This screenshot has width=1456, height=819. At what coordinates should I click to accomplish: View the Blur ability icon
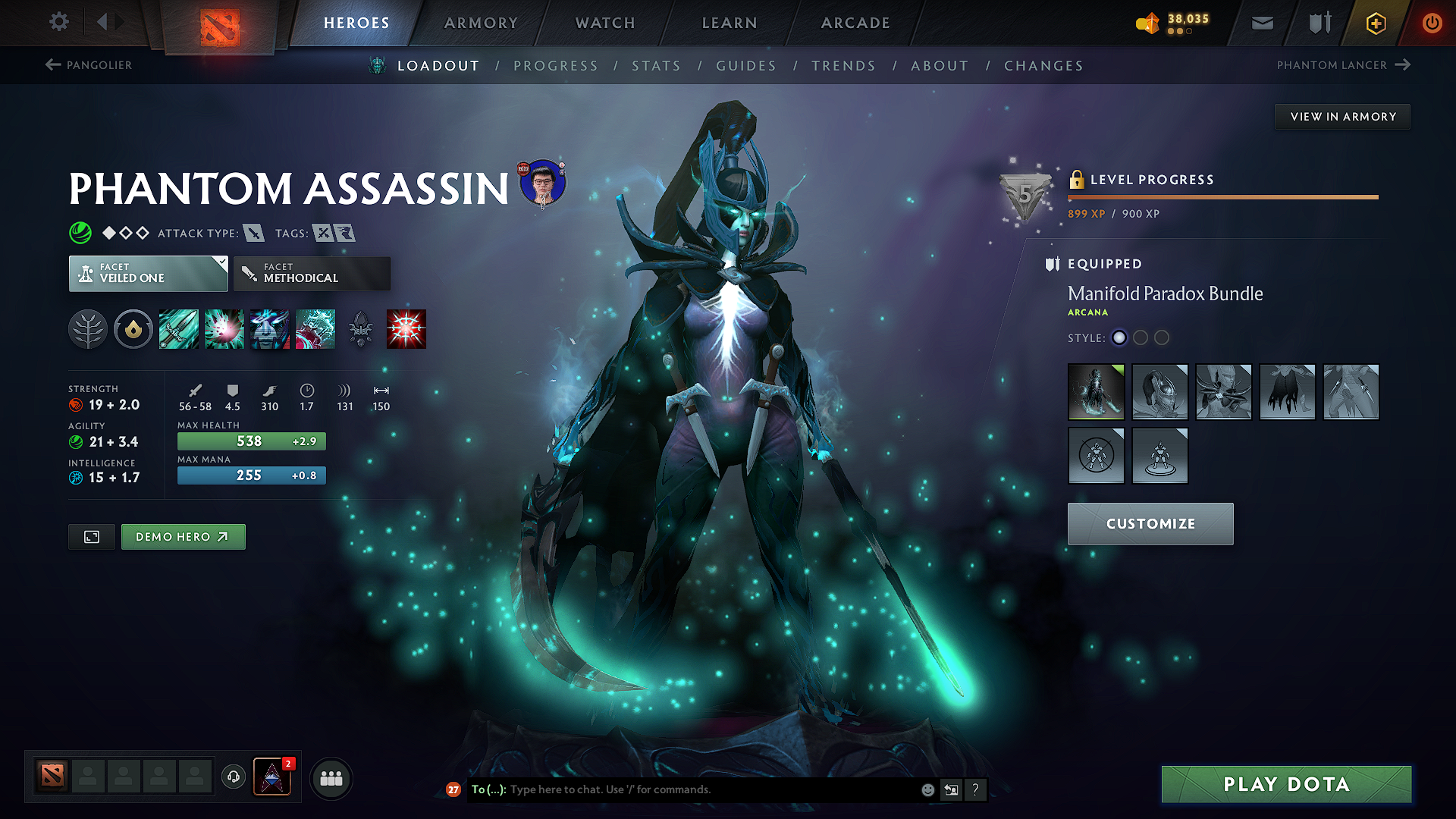[269, 328]
